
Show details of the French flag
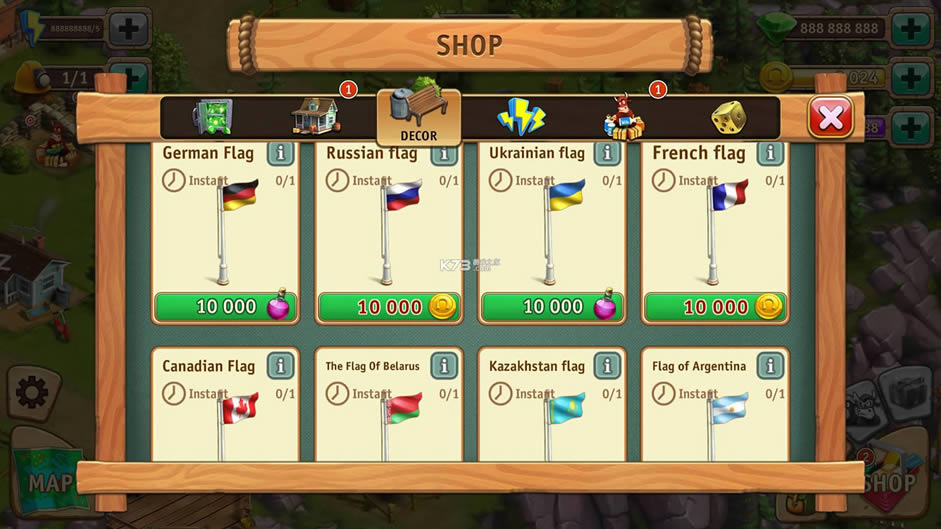pyautogui.click(x=770, y=153)
